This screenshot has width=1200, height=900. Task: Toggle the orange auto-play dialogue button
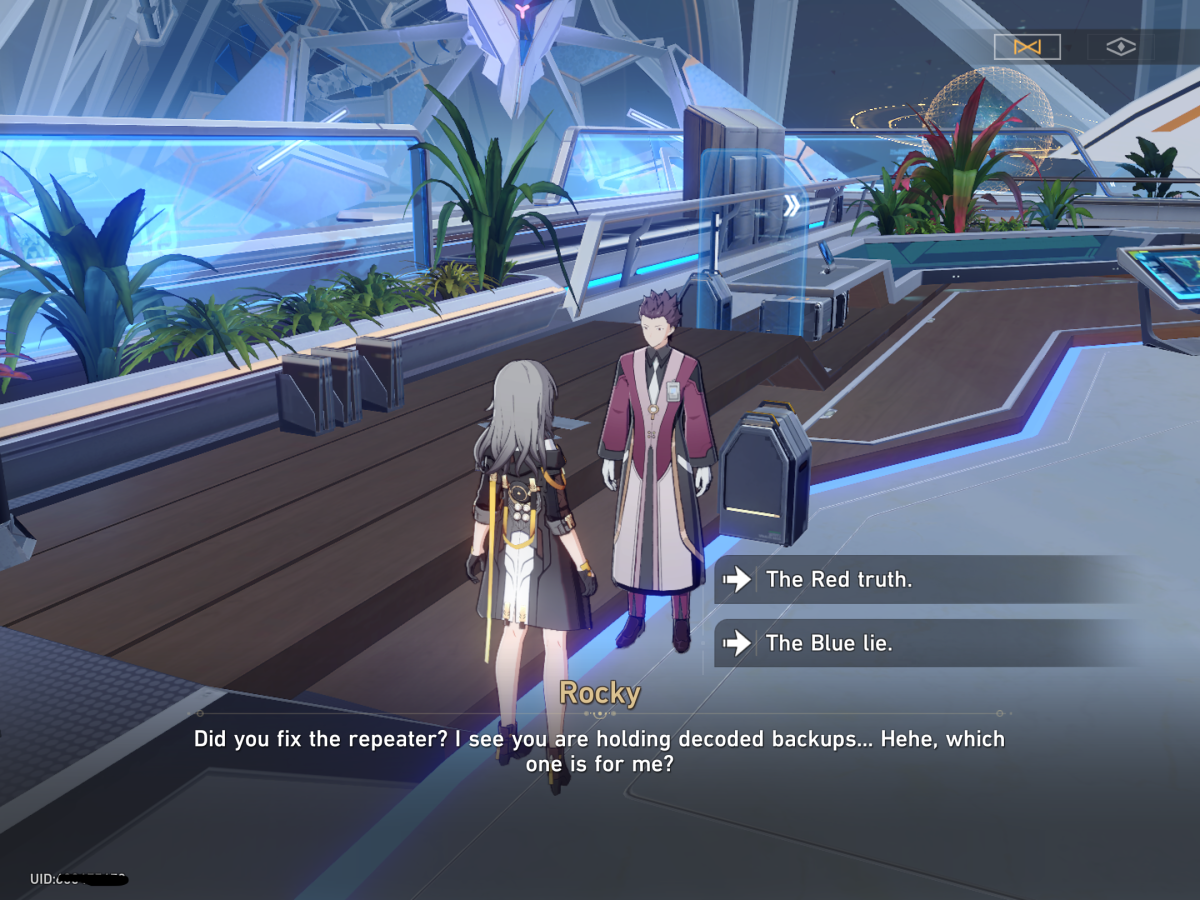(x=1027, y=47)
